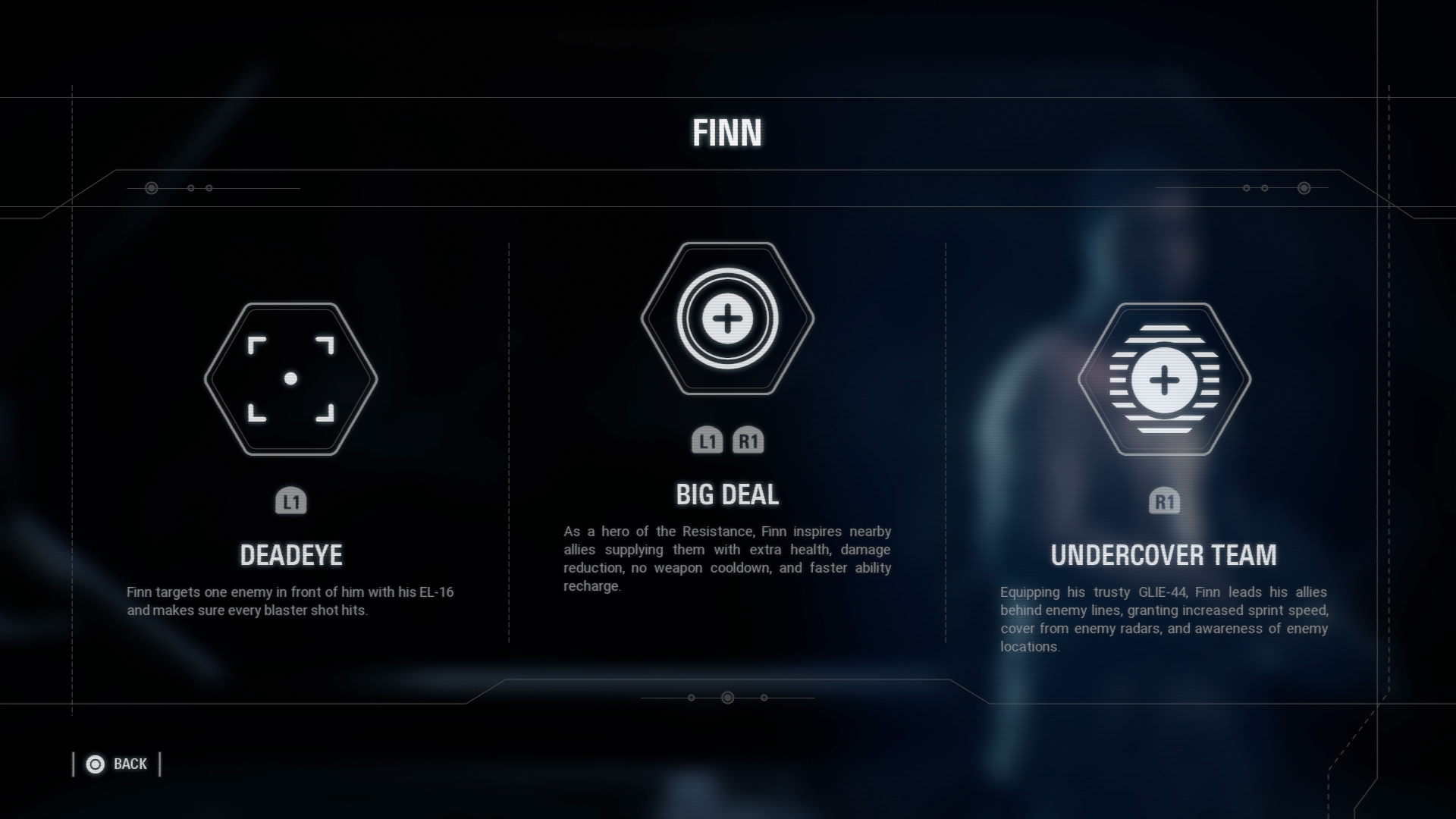This screenshot has width=1456, height=819.
Task: Click the Big Deal ability description text
Action: (x=726, y=557)
